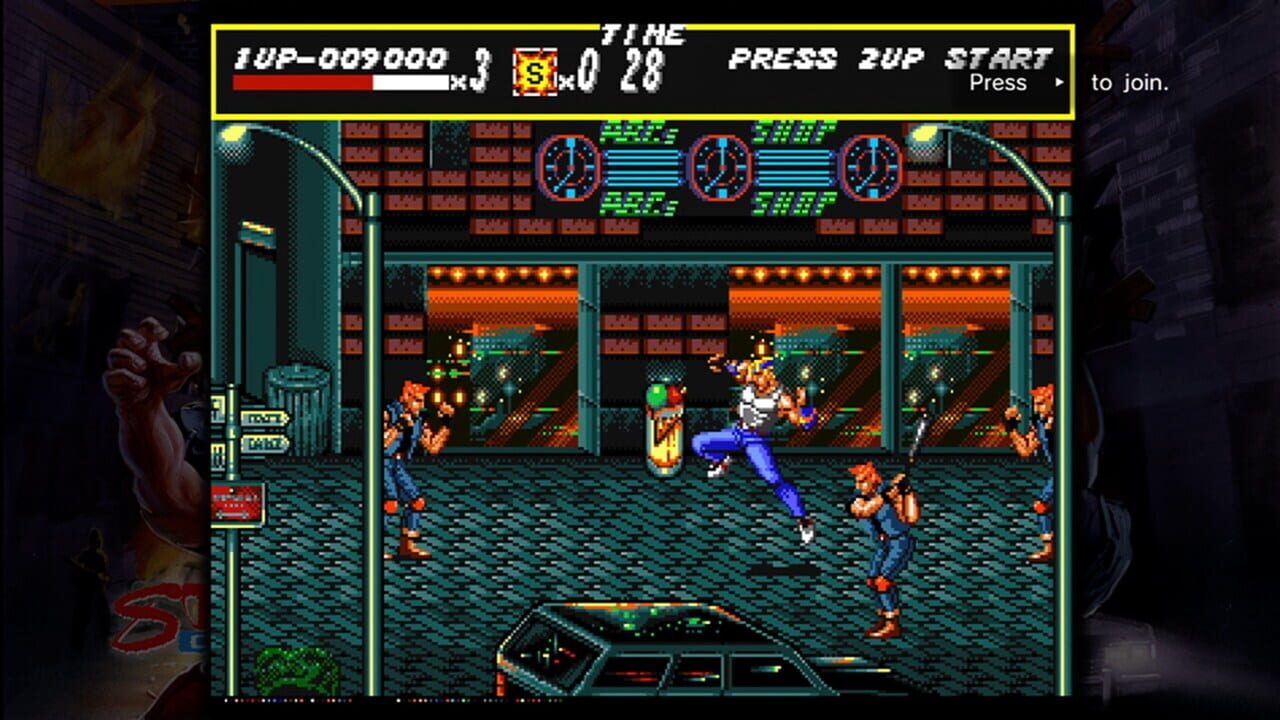Click the glowing left street lamp light
This screenshot has height=720, width=1280.
[x=236, y=131]
